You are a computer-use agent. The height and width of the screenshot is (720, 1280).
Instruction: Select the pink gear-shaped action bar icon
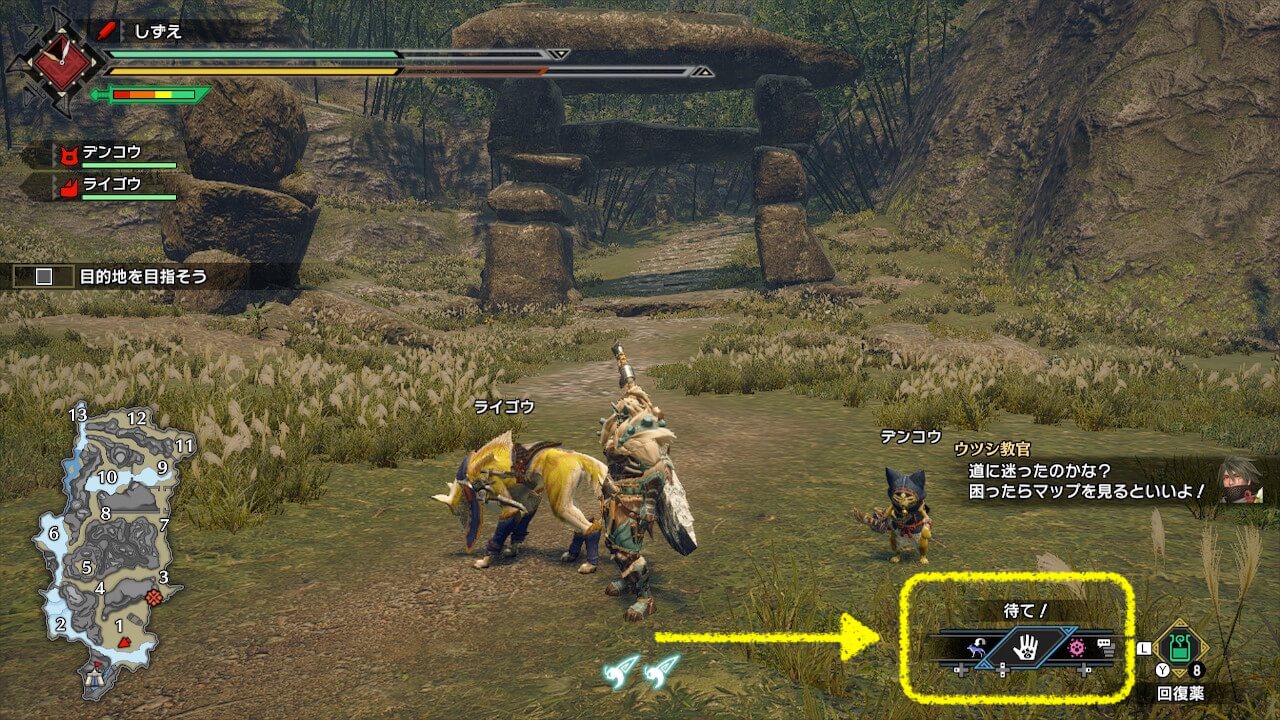[x=1076, y=649]
